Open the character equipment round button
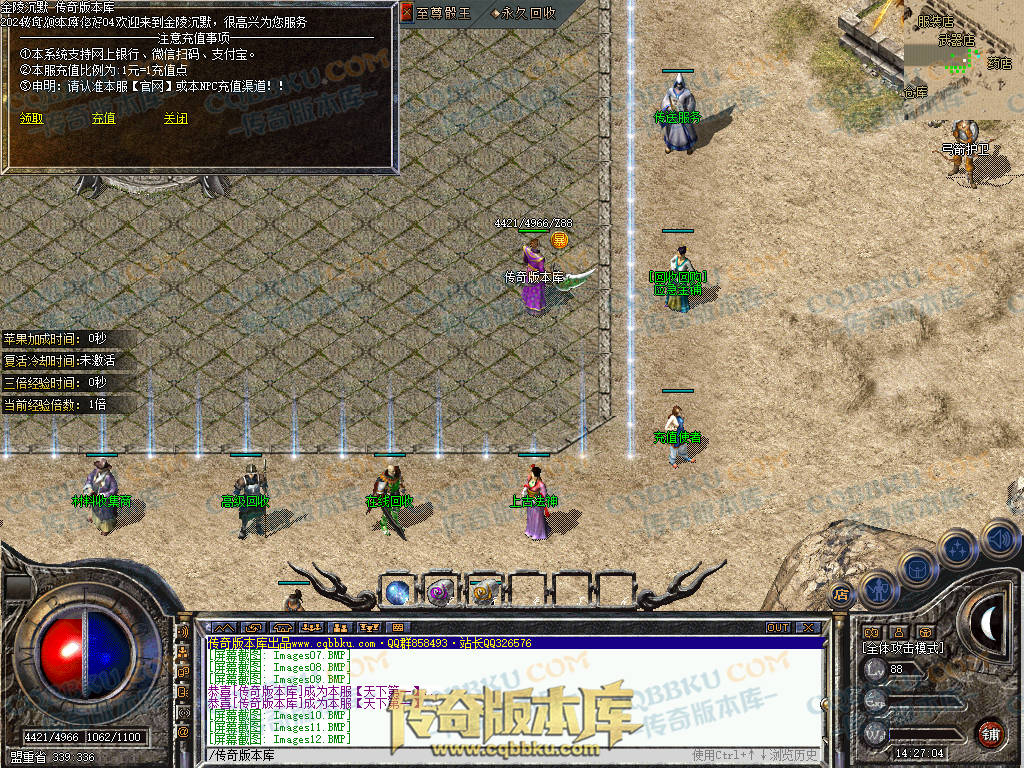Screen dimensions: 1024x768 coord(878,590)
